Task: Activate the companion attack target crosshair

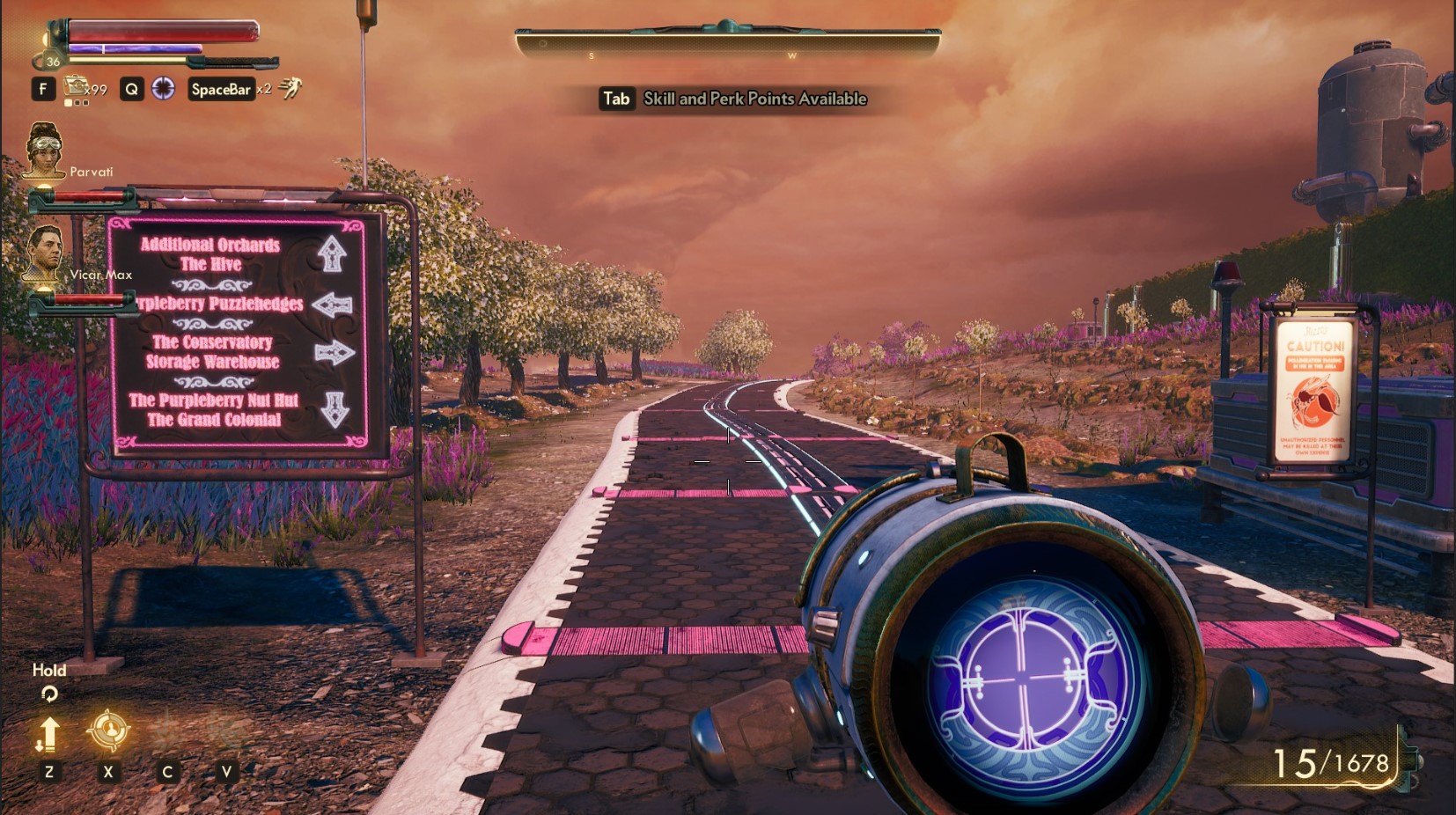Action: [x=108, y=731]
